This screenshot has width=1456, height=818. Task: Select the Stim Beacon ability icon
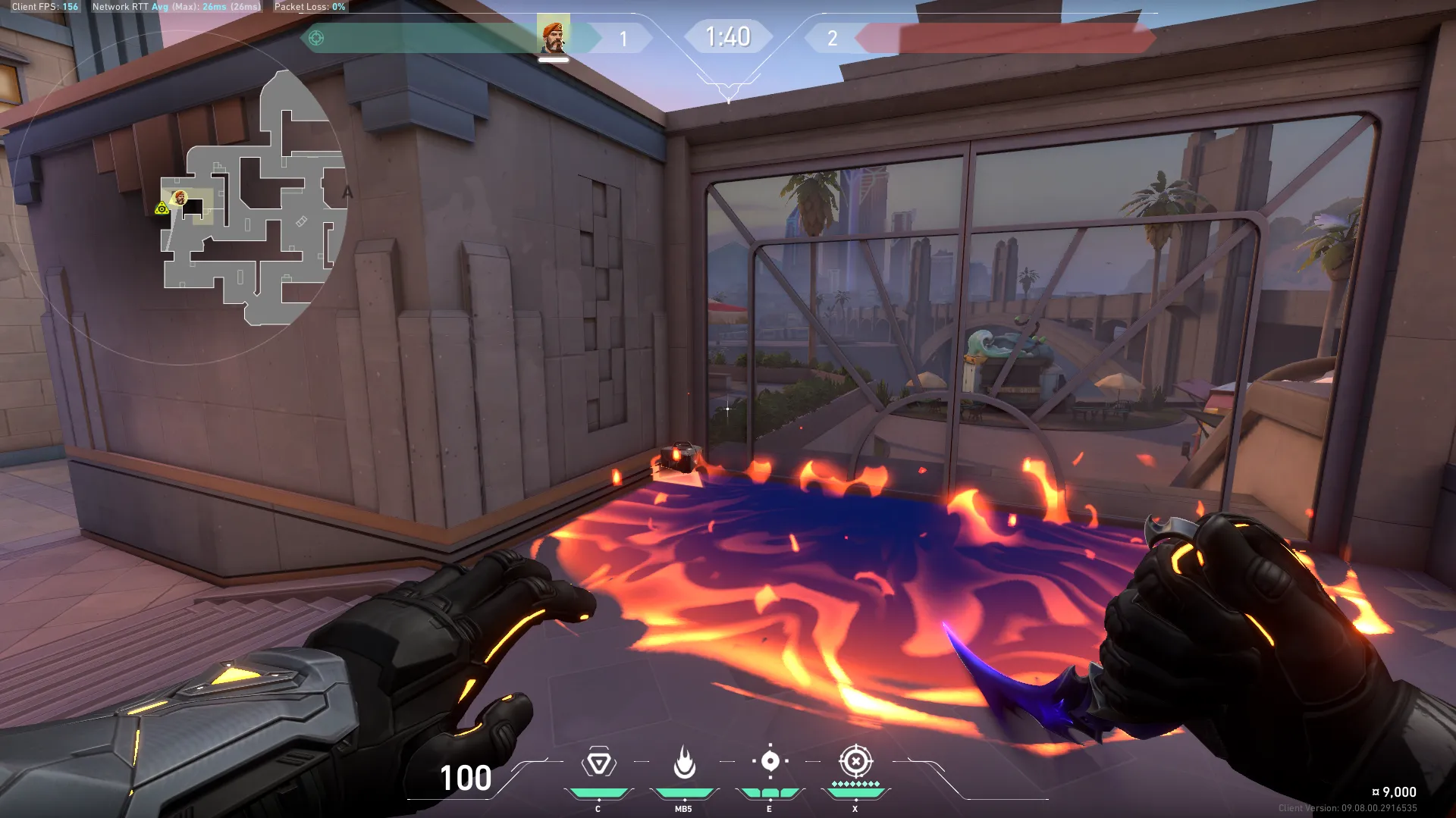tap(598, 763)
